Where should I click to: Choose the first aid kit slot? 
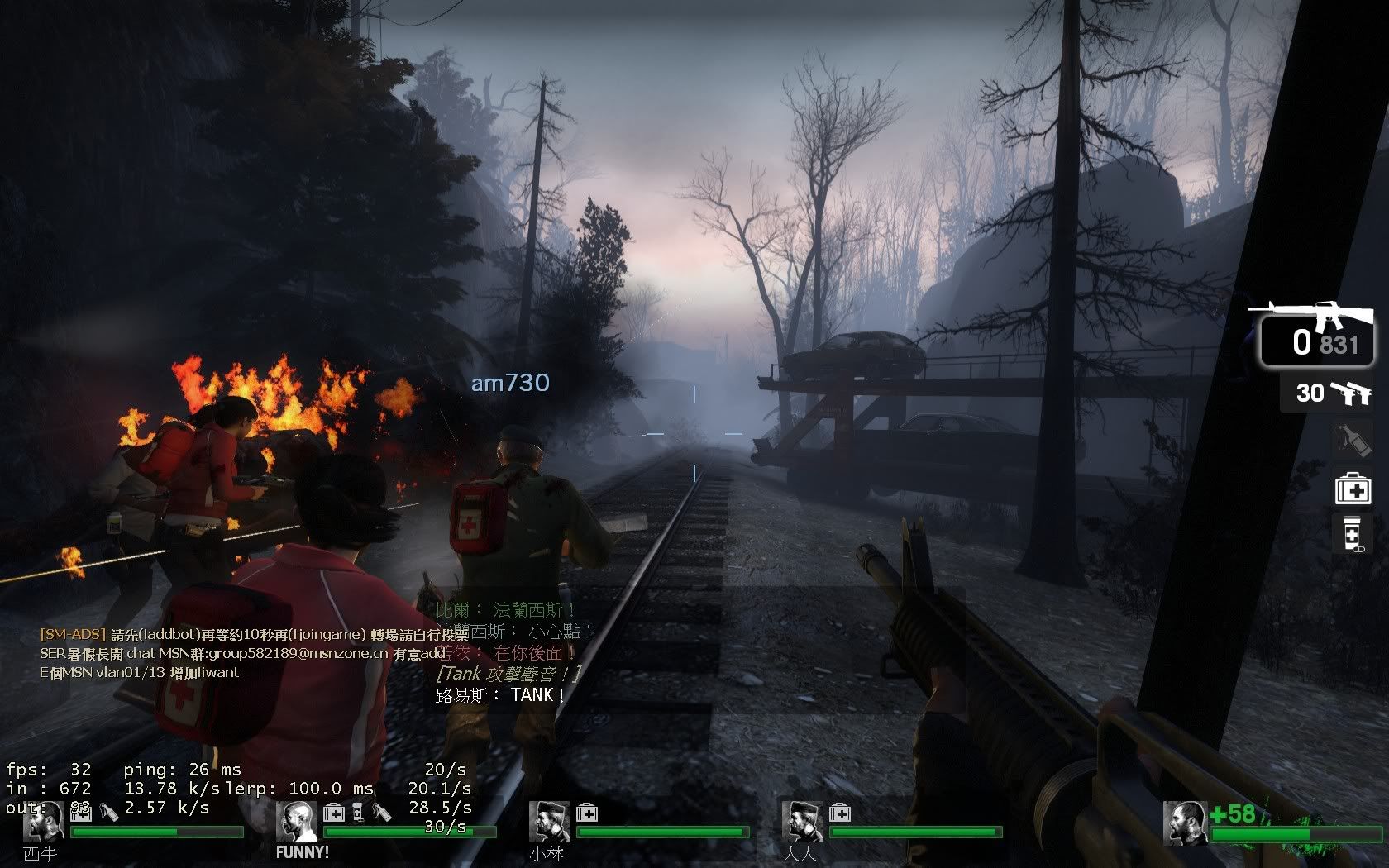coord(1353,488)
